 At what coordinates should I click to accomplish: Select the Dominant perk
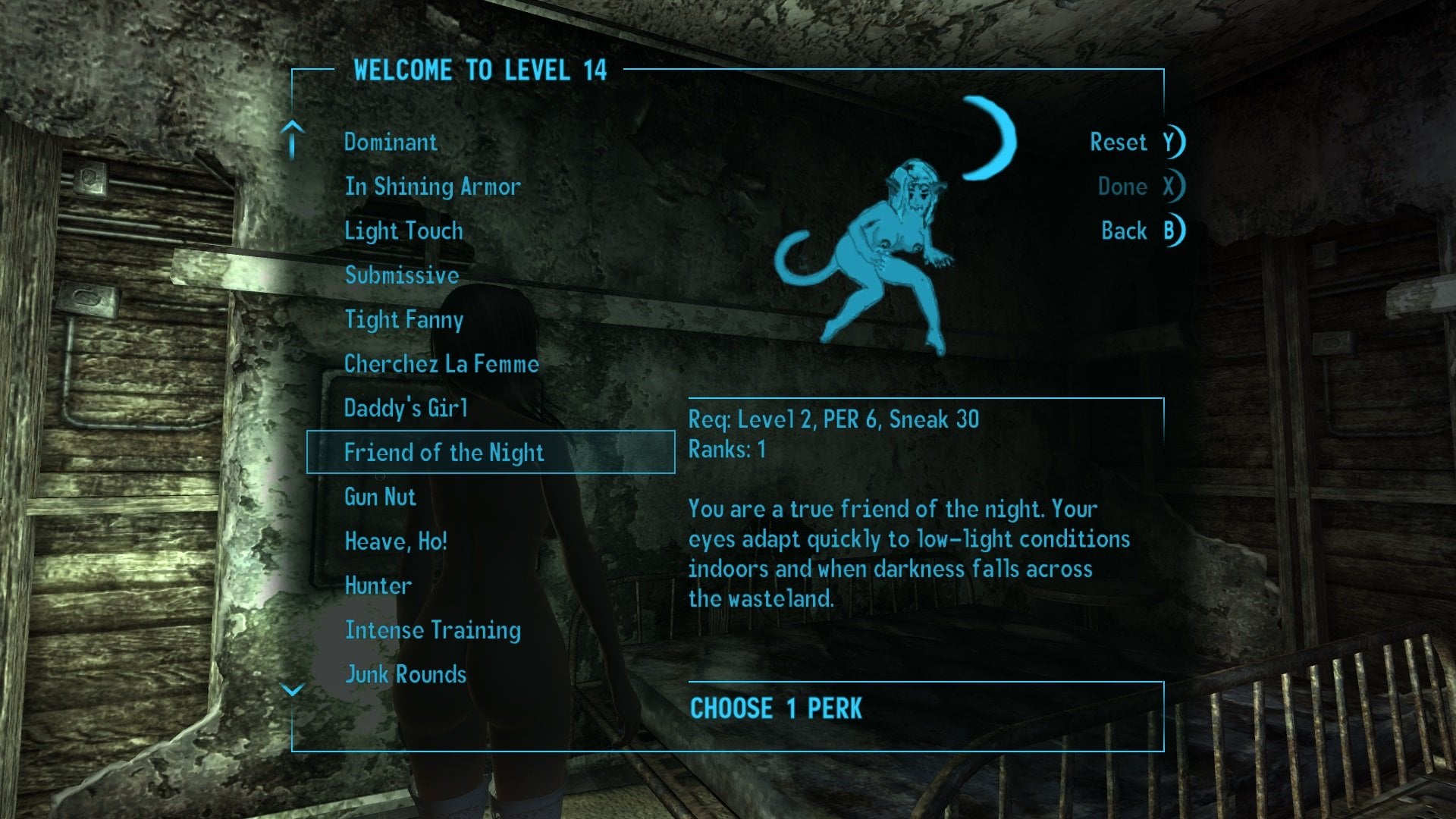(391, 143)
